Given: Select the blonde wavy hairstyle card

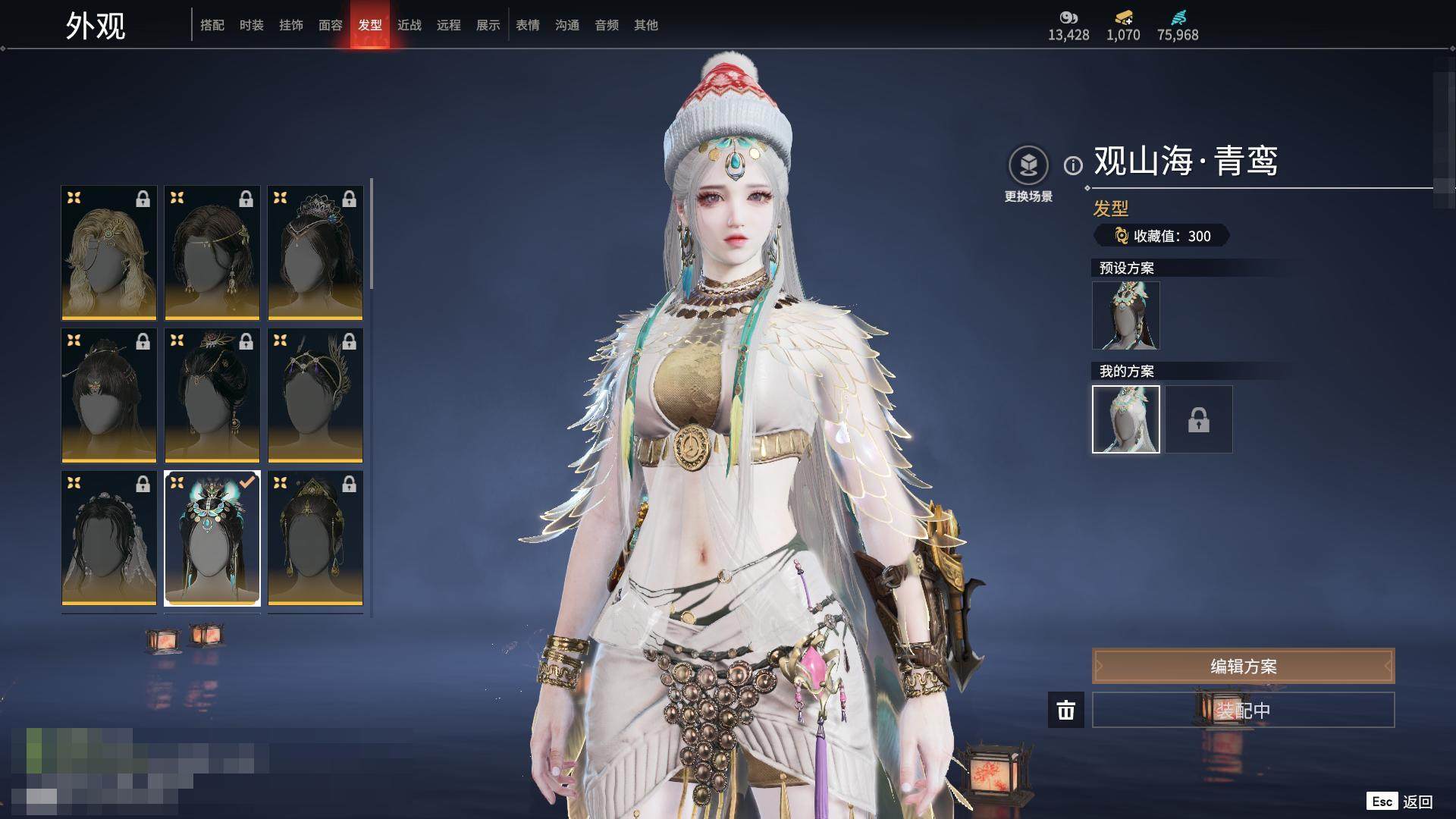Looking at the screenshot, I should click(109, 253).
